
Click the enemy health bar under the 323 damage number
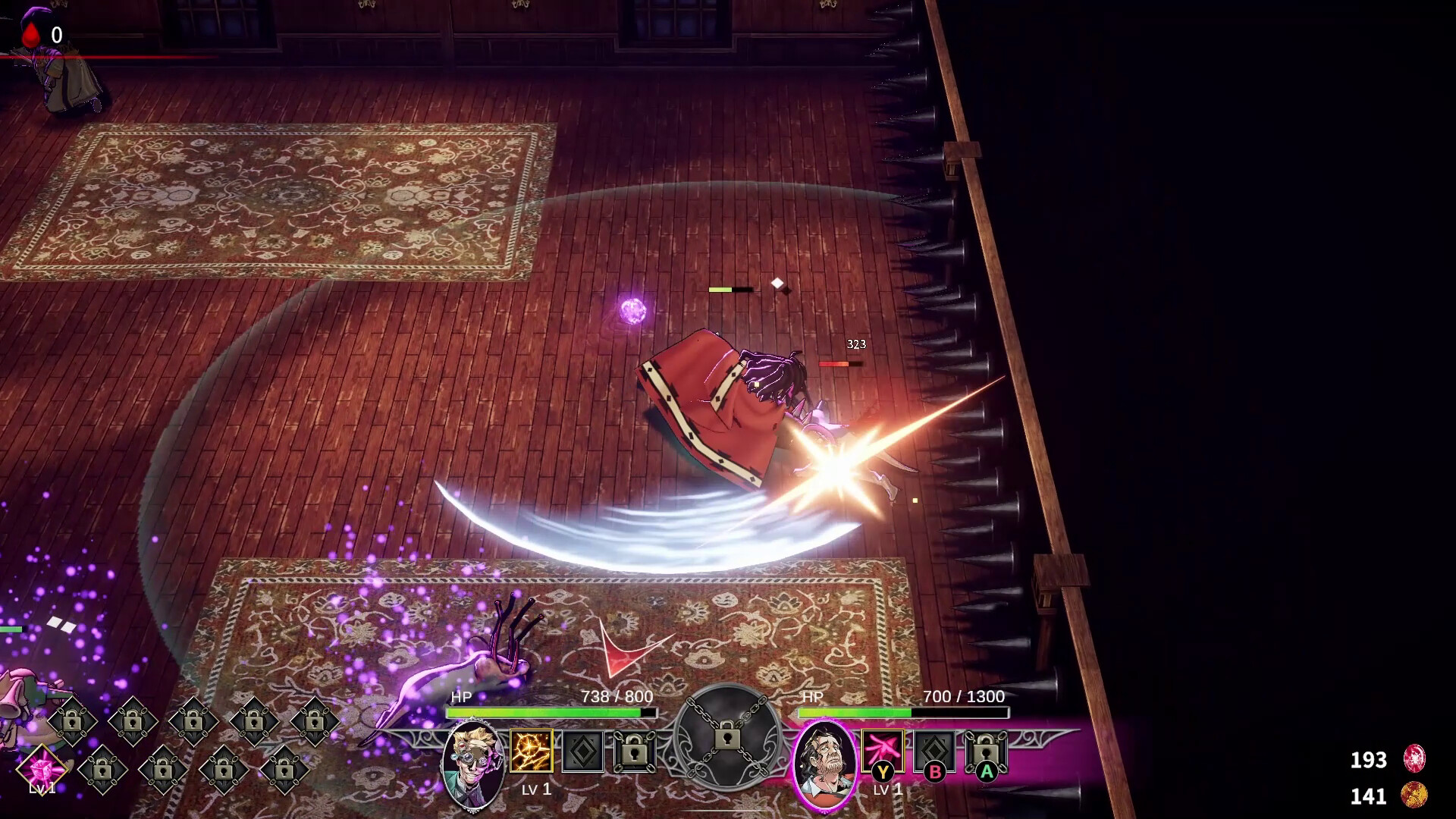click(x=839, y=362)
